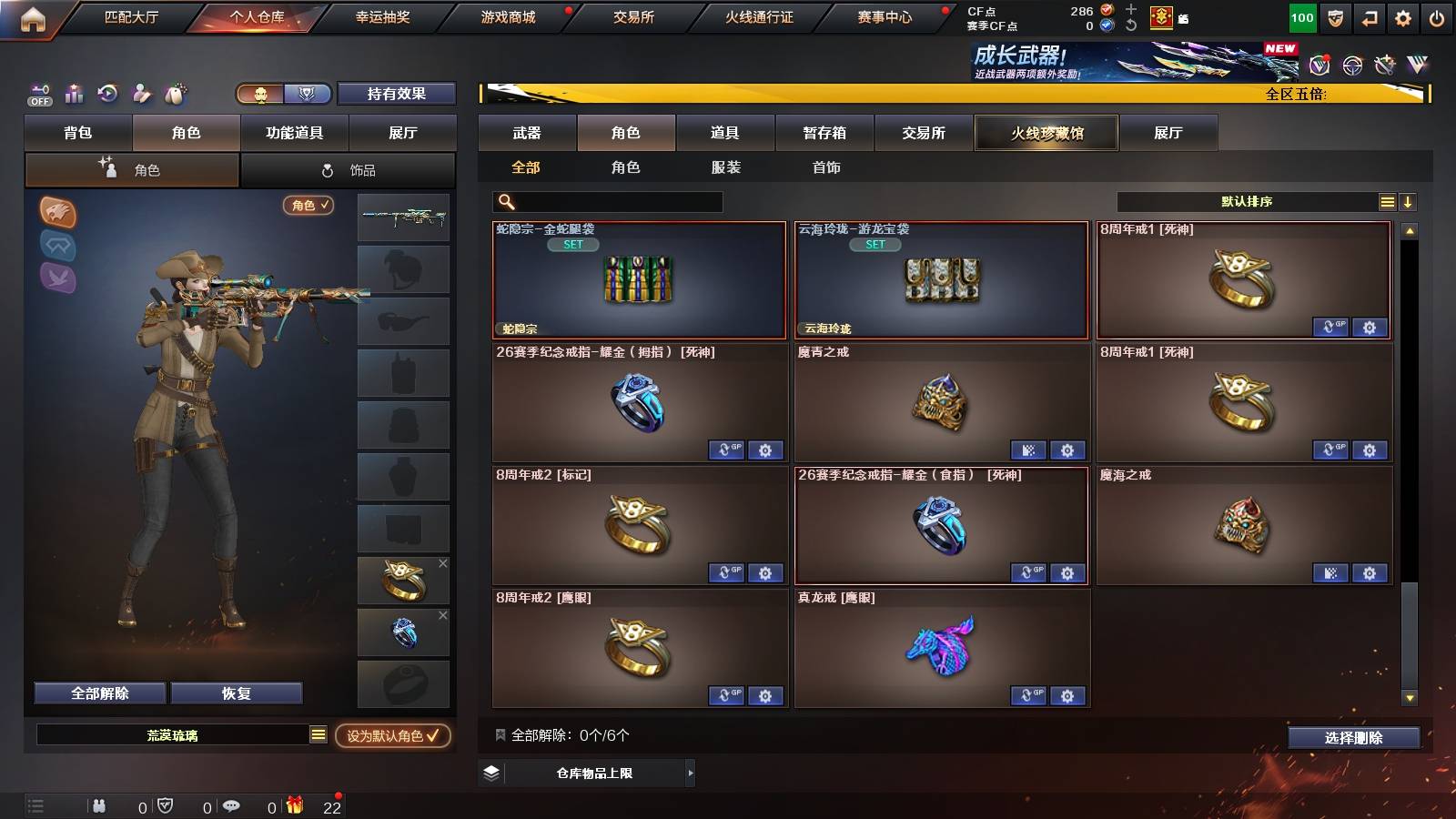This screenshot has width=1456, height=819.
Task: Switch to the 火线珍藏馆 tab
Action: coord(1046,133)
